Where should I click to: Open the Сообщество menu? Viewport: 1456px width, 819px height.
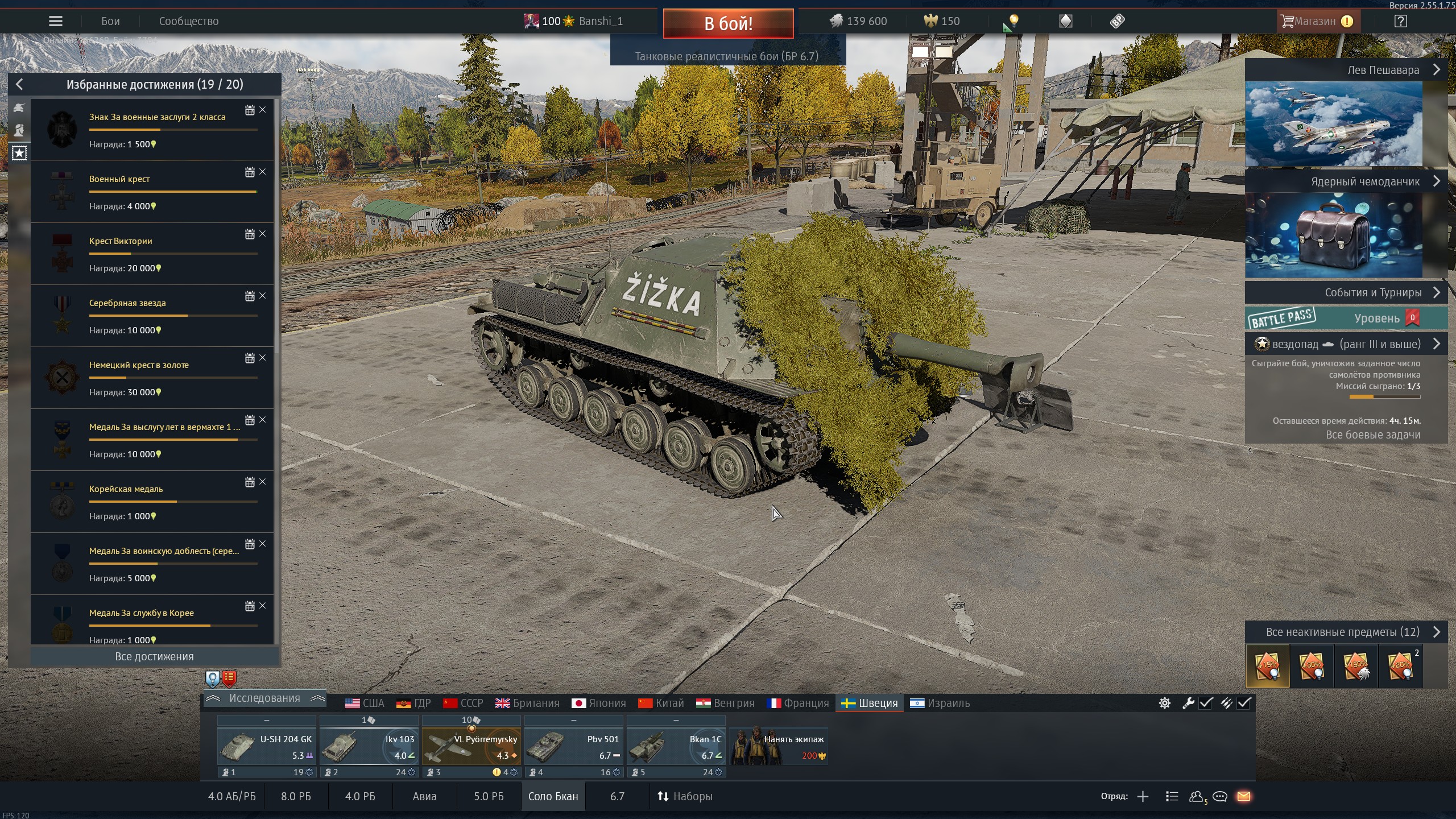[x=188, y=22]
